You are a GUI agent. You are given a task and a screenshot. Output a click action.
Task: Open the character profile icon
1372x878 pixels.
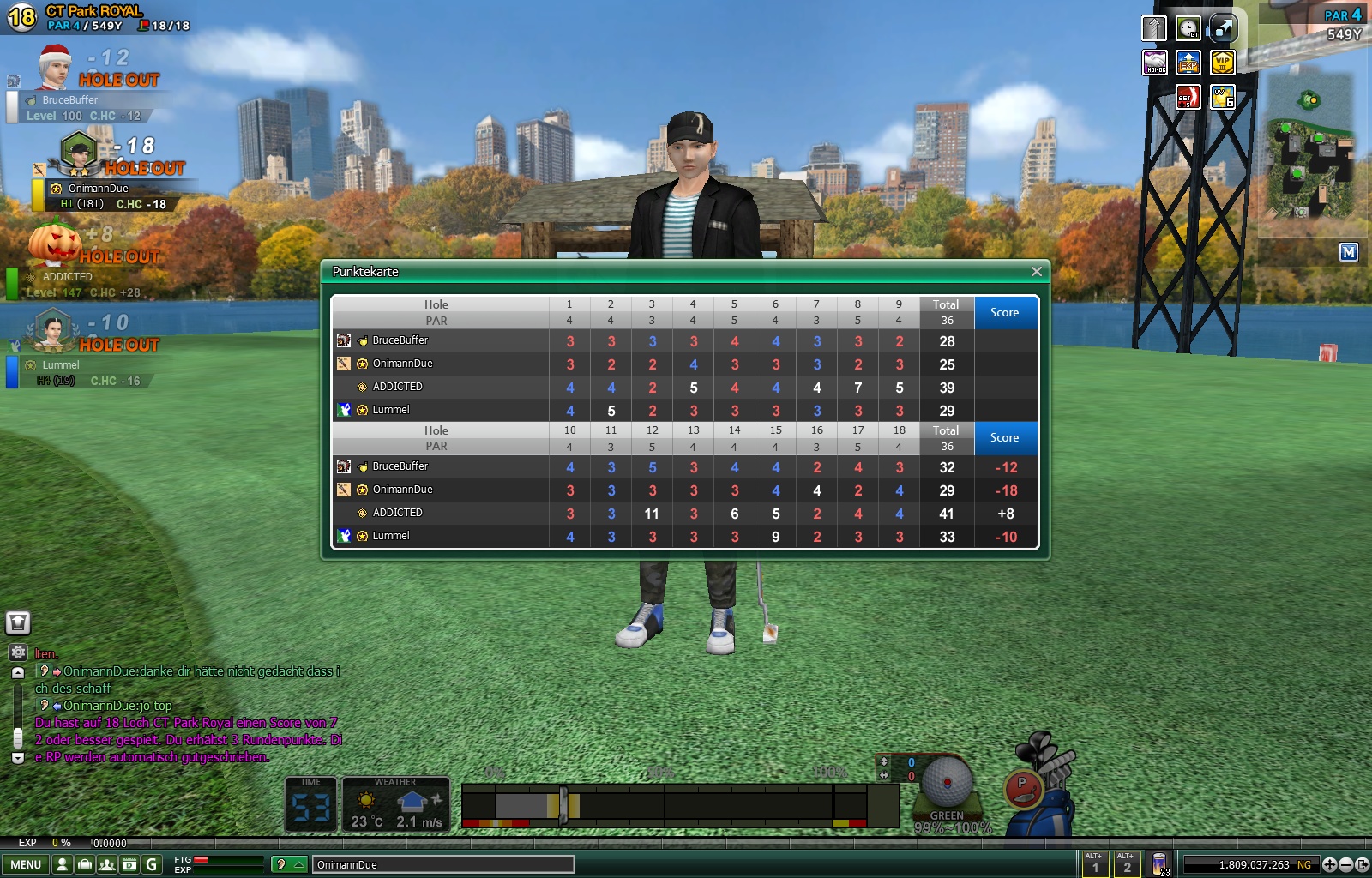point(62,864)
